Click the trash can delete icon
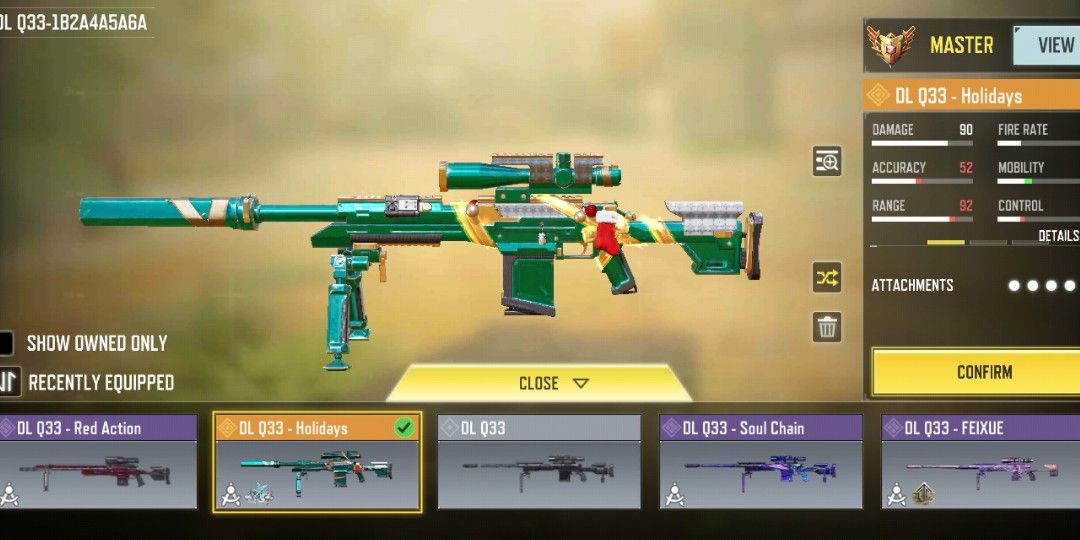Screen dimensions: 1080x540 (827, 327)
